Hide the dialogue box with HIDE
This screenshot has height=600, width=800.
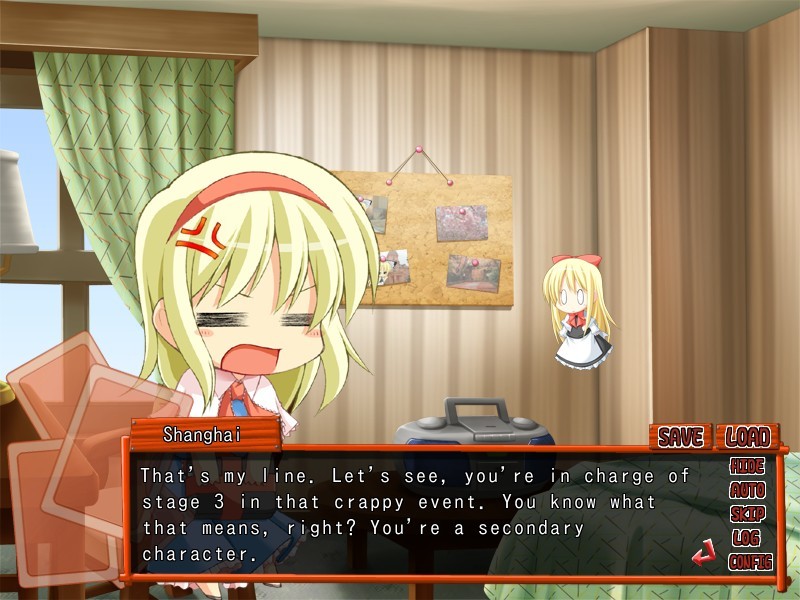pos(747,467)
